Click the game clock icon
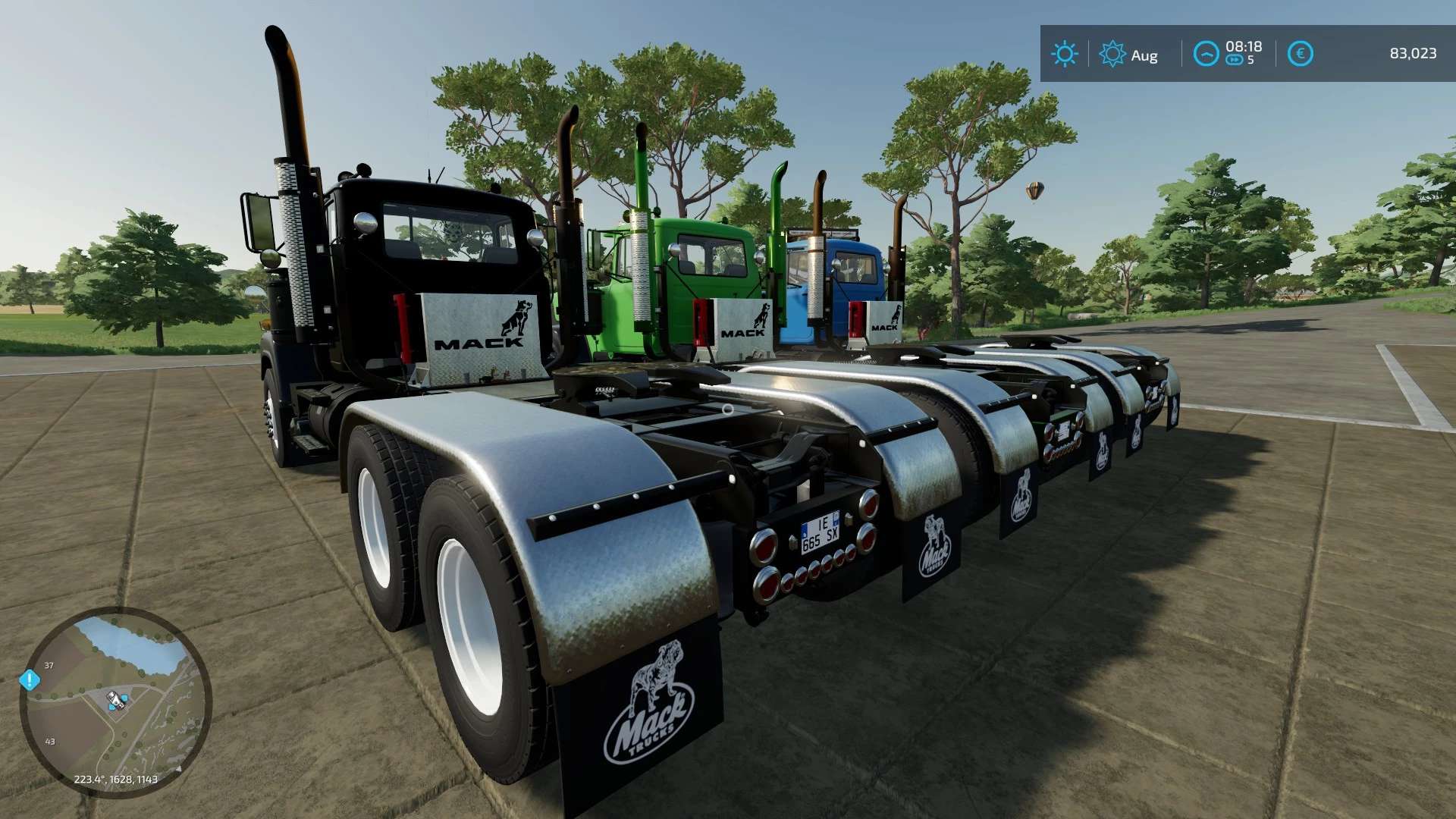This screenshot has width=1456, height=819. click(1206, 54)
